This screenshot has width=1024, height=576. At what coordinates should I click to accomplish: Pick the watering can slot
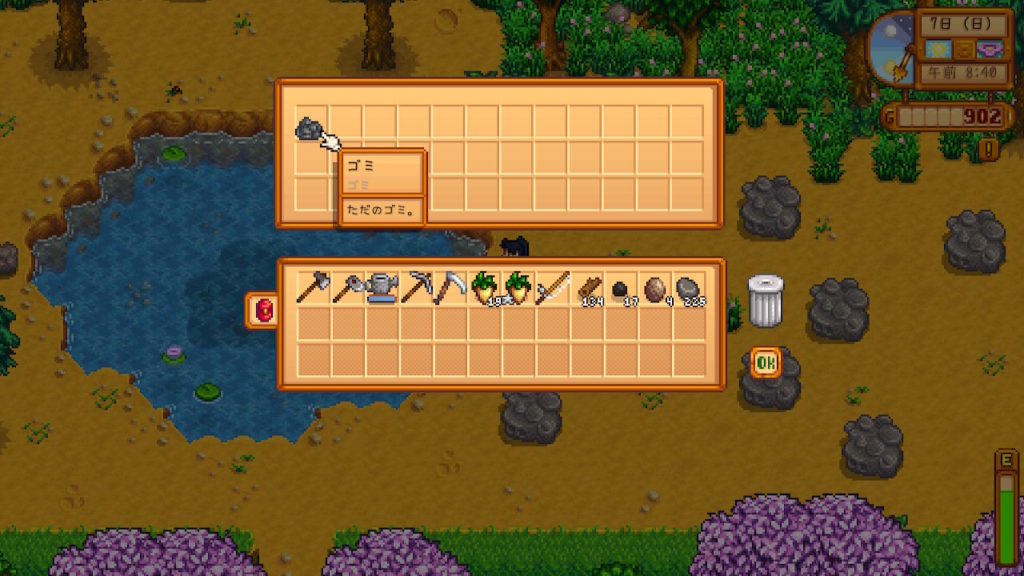click(380, 288)
